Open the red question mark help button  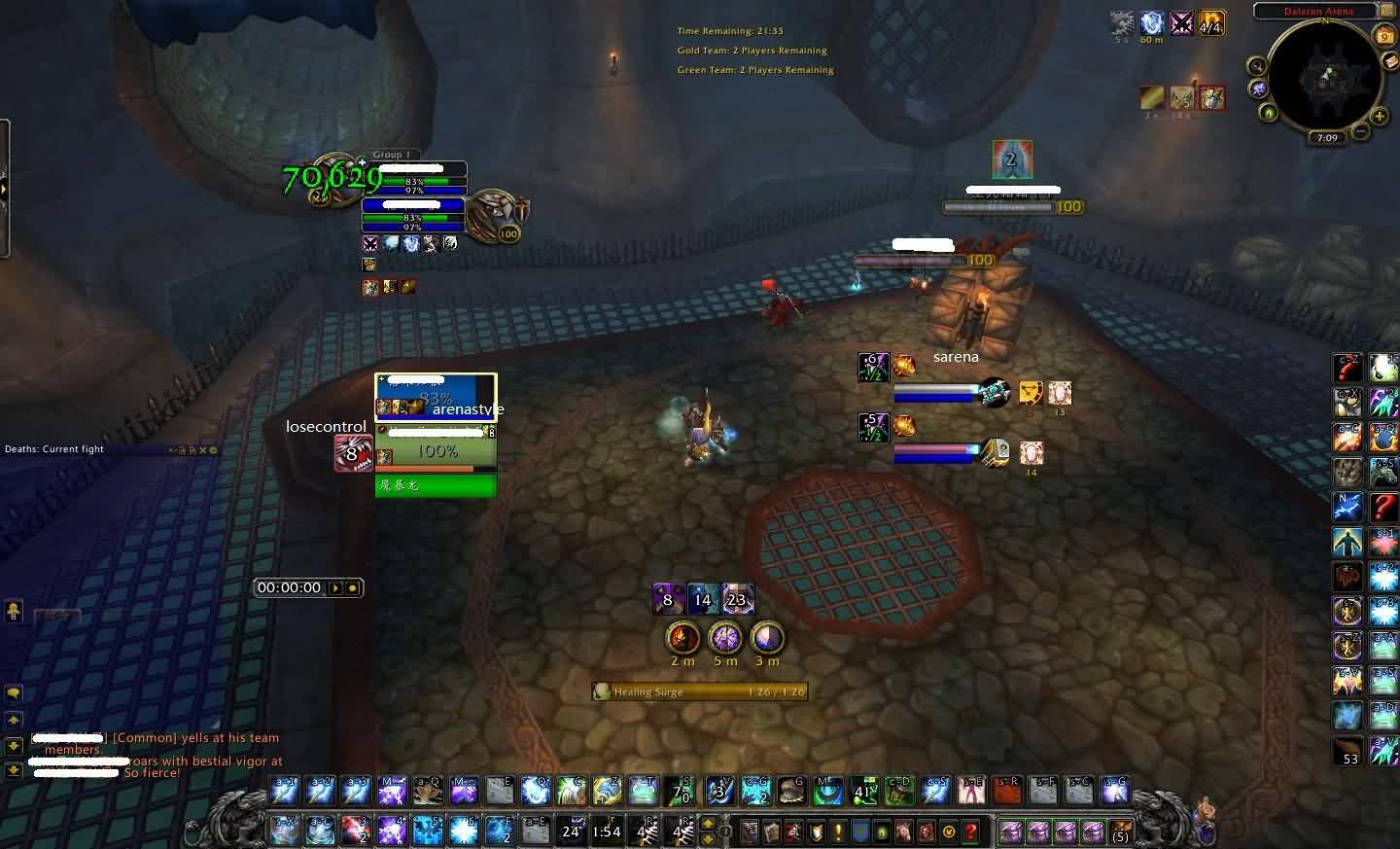pos(970,832)
